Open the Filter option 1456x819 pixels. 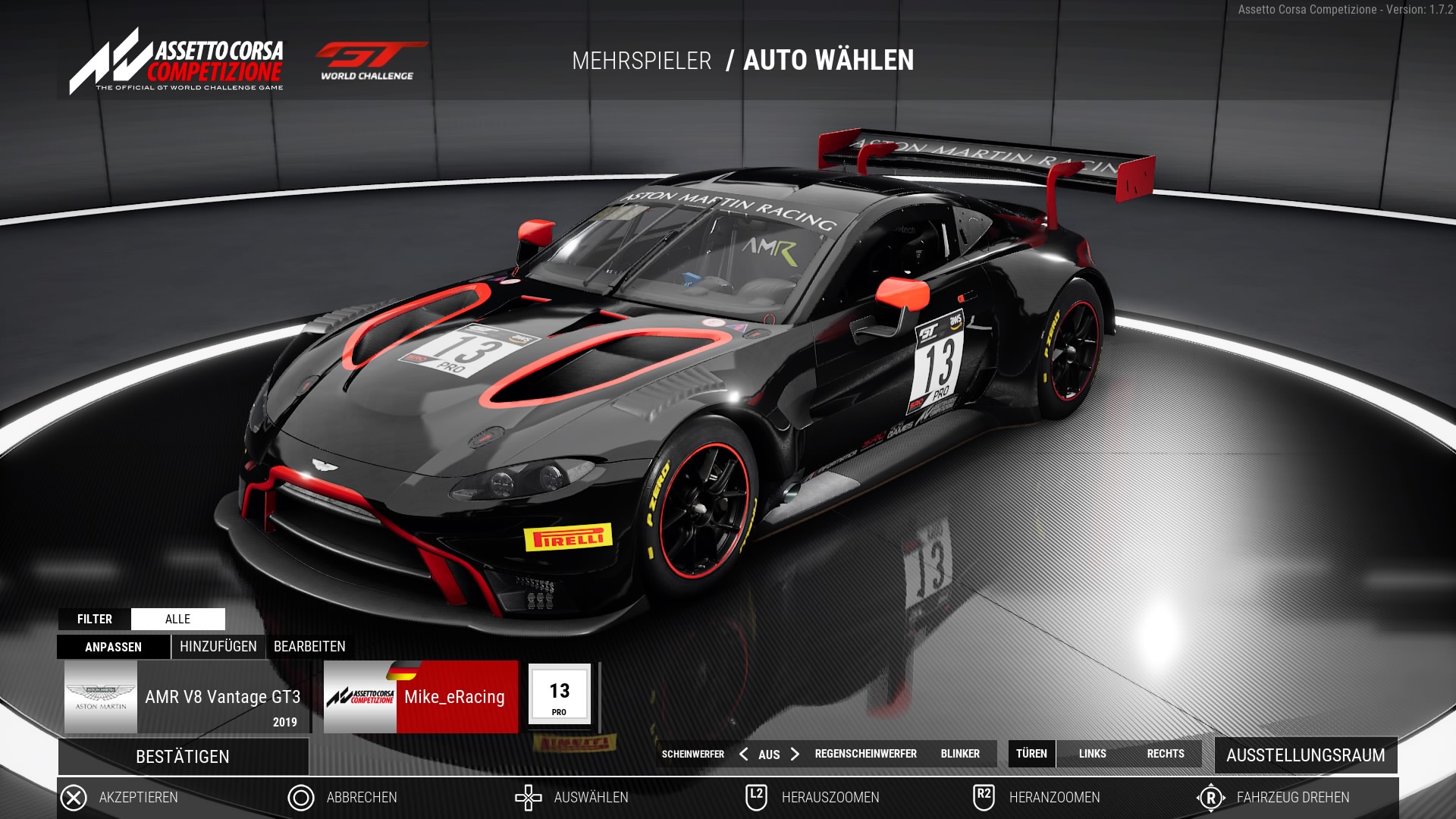point(95,619)
